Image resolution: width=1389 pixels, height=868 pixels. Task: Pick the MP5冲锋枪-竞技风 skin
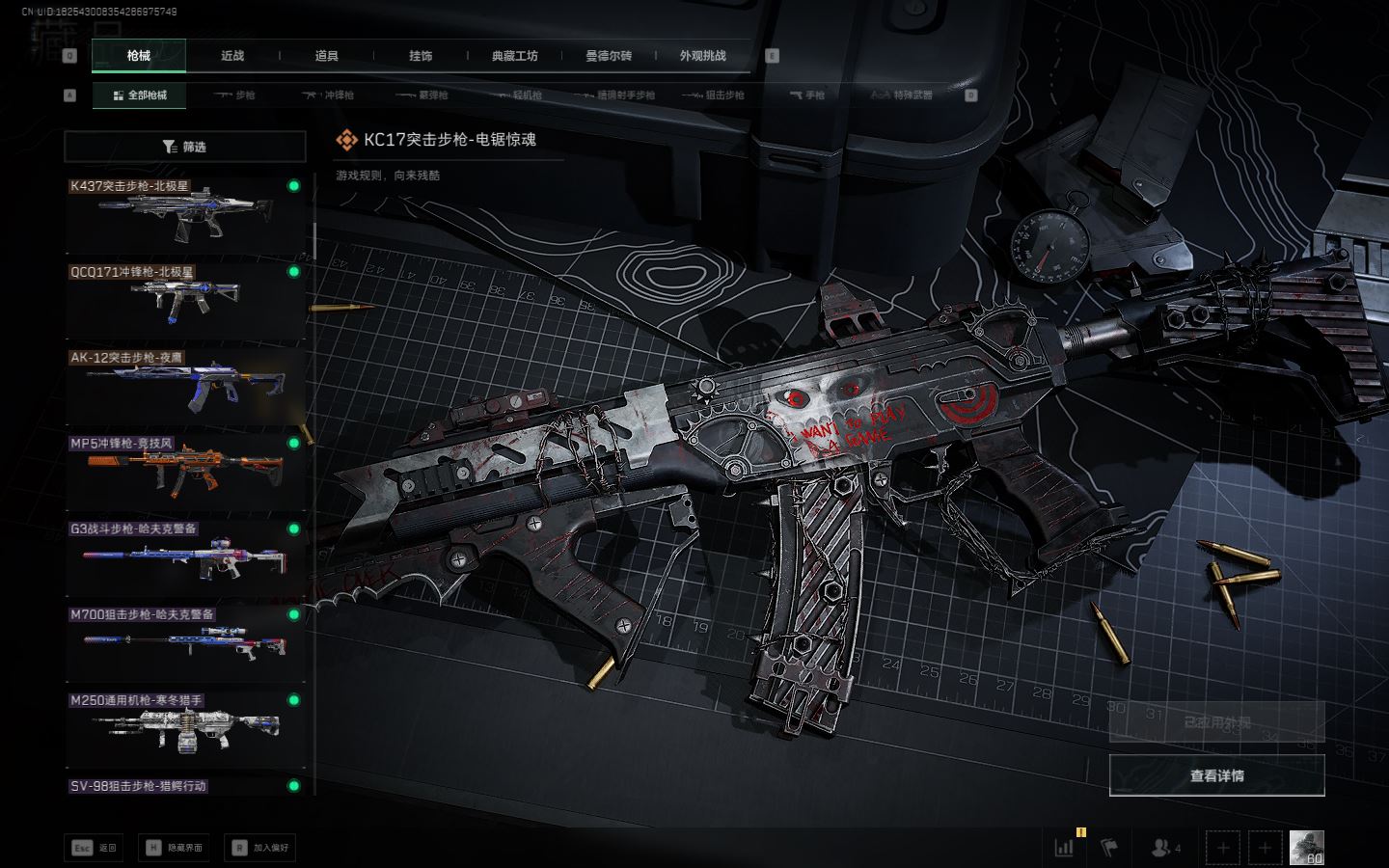(x=185, y=472)
